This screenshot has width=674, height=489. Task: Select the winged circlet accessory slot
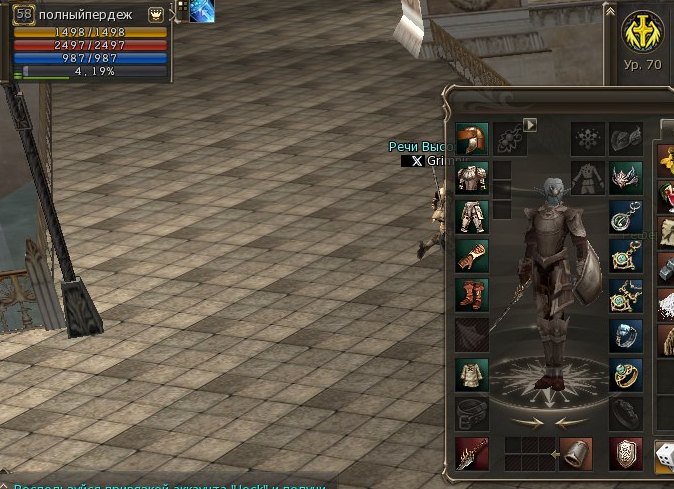pyautogui.click(x=626, y=178)
